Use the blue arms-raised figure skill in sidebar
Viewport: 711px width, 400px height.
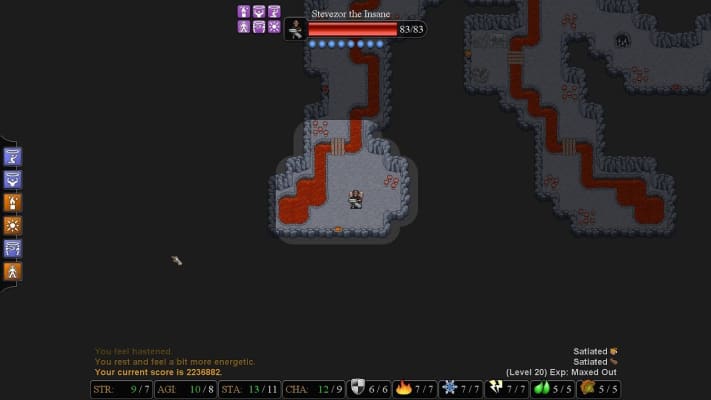click(13, 180)
